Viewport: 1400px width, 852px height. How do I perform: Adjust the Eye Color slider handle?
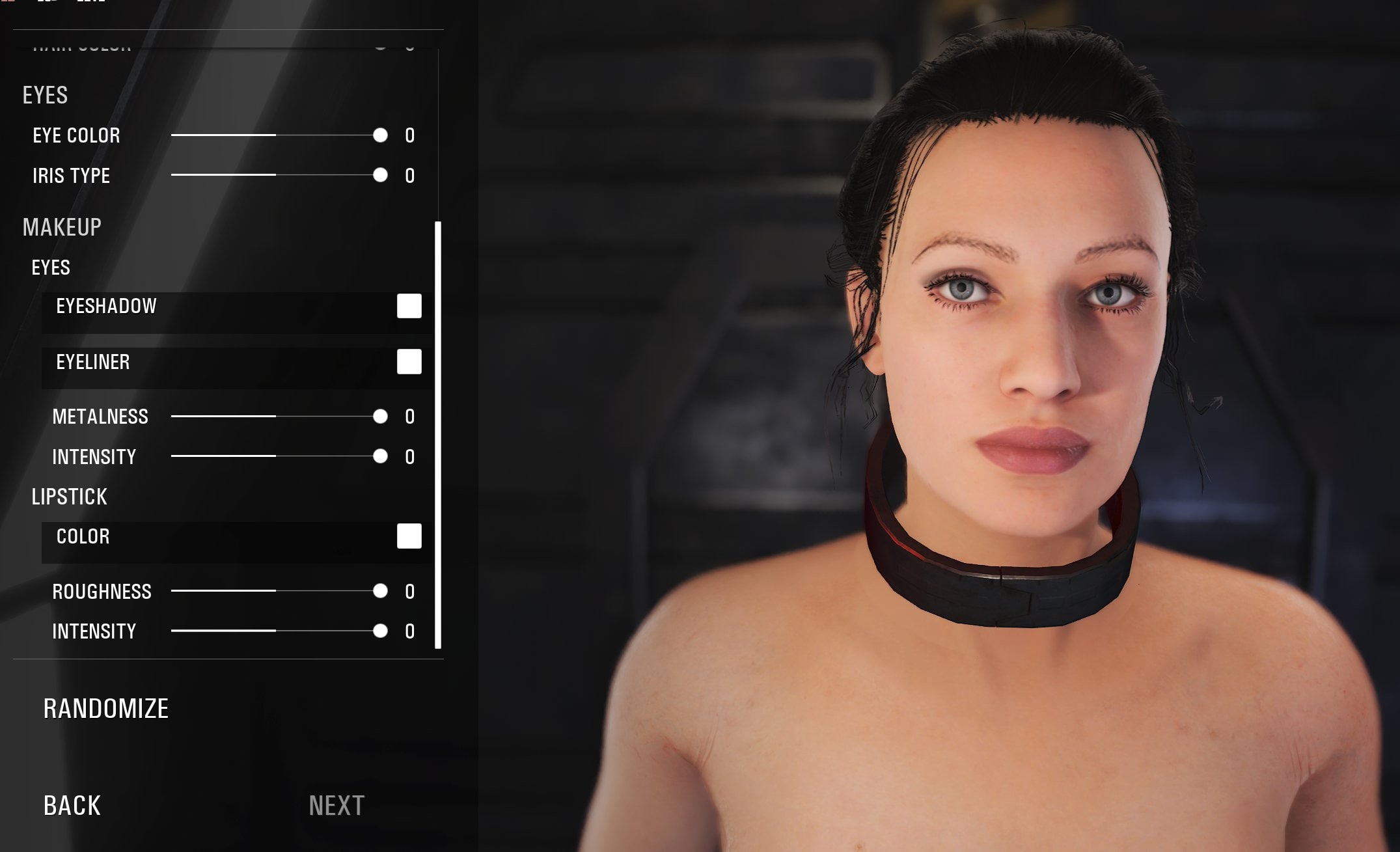click(x=380, y=135)
